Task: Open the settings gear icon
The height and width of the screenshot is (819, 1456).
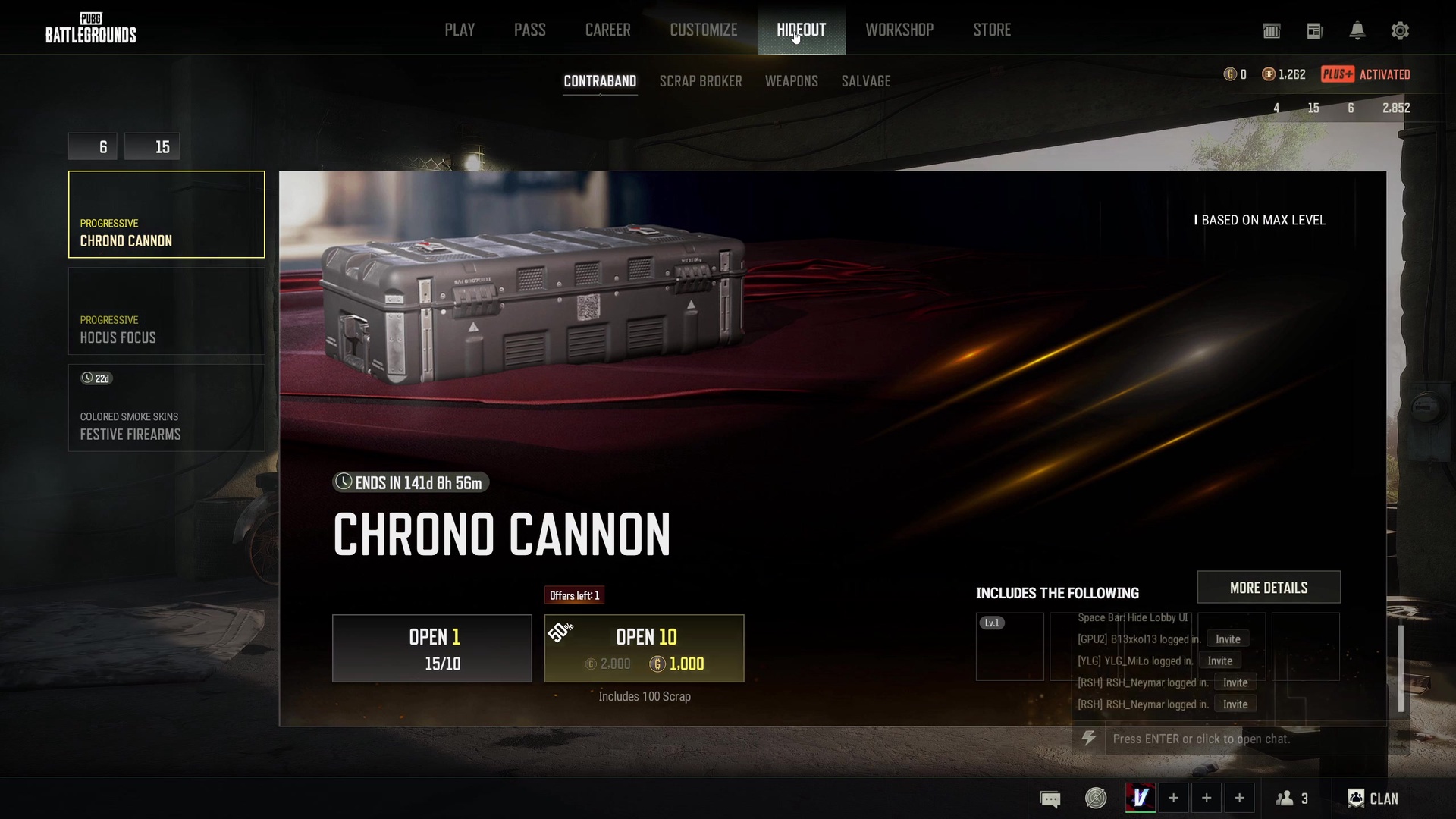Action: 1400,31
